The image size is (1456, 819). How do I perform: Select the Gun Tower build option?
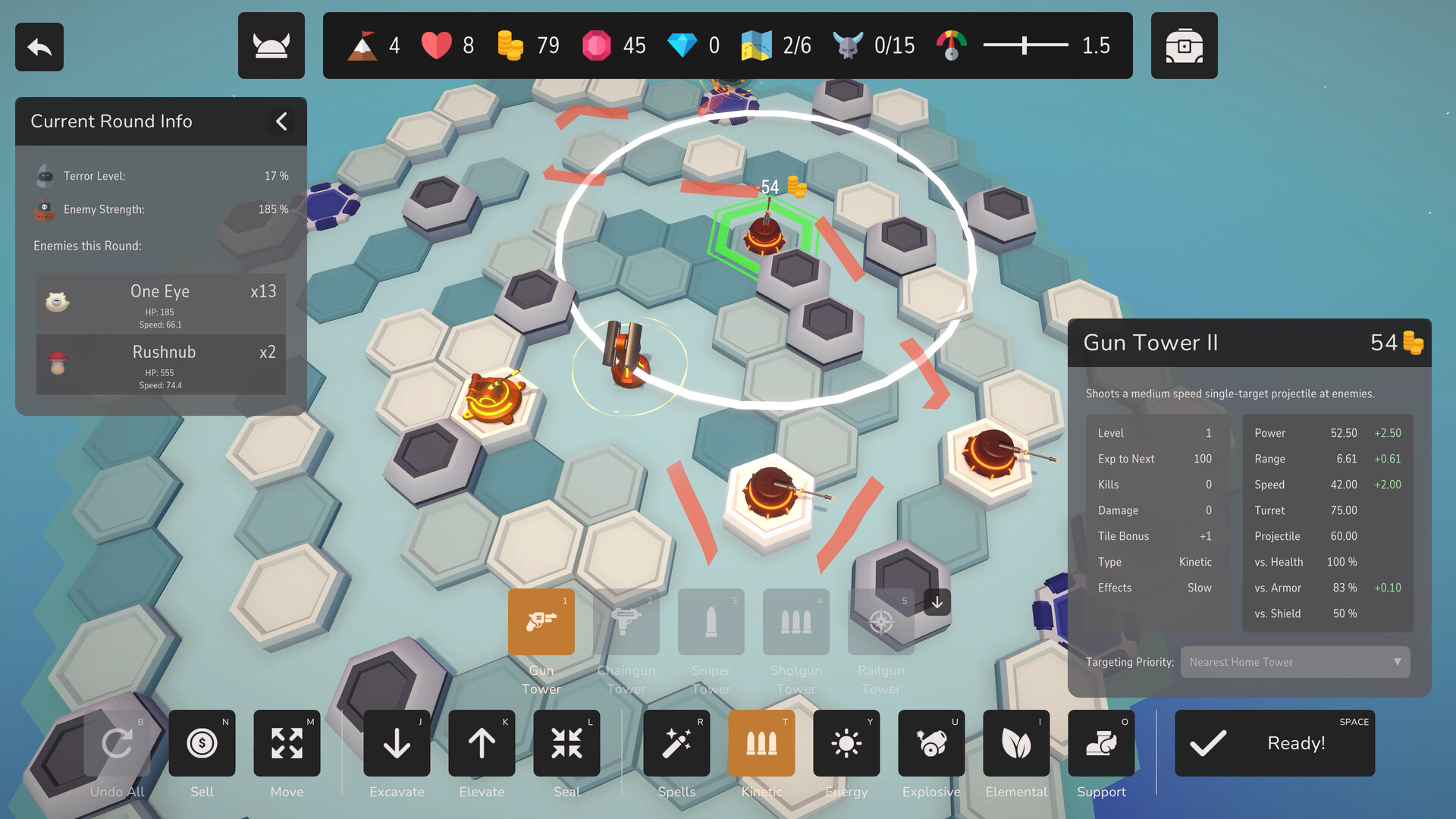pyautogui.click(x=541, y=622)
